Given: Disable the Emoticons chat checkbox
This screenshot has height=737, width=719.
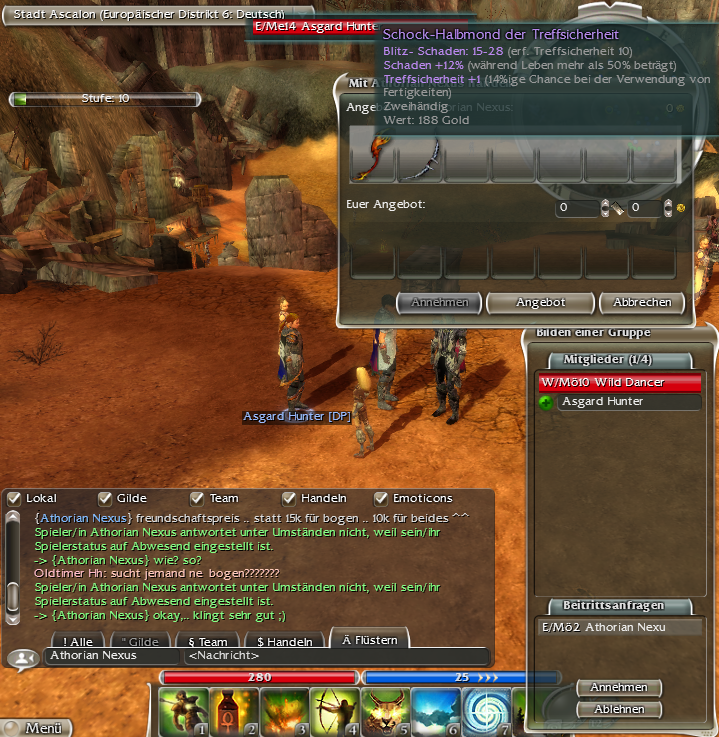Looking at the screenshot, I should (x=381, y=498).
